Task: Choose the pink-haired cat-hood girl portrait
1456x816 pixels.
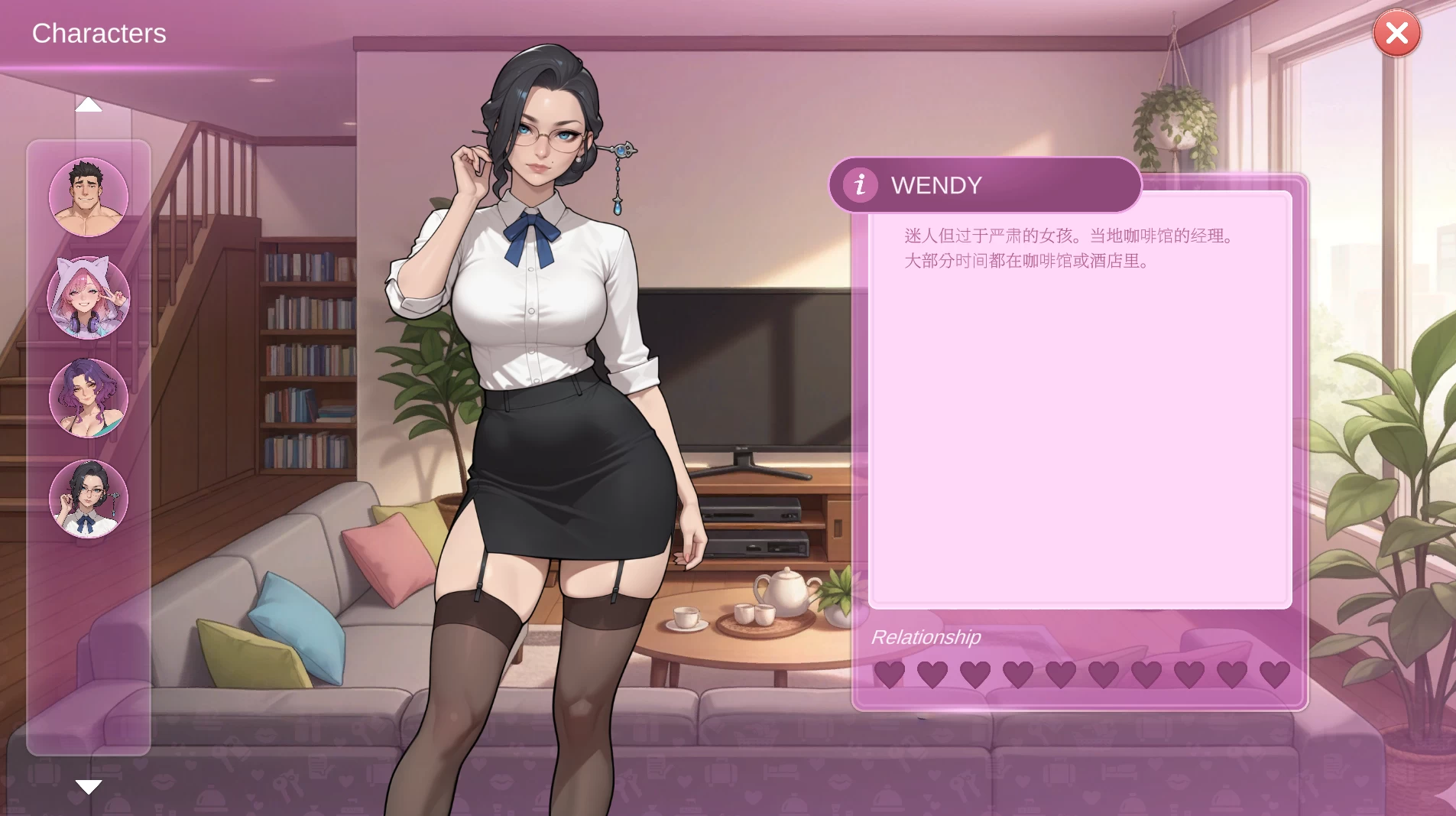Action: click(89, 297)
